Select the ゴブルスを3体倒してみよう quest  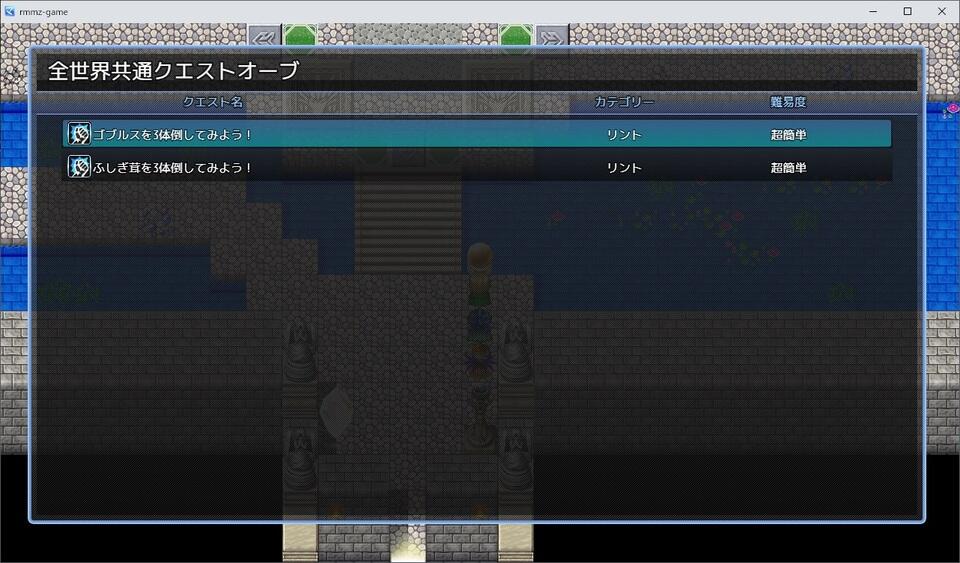tap(476, 134)
